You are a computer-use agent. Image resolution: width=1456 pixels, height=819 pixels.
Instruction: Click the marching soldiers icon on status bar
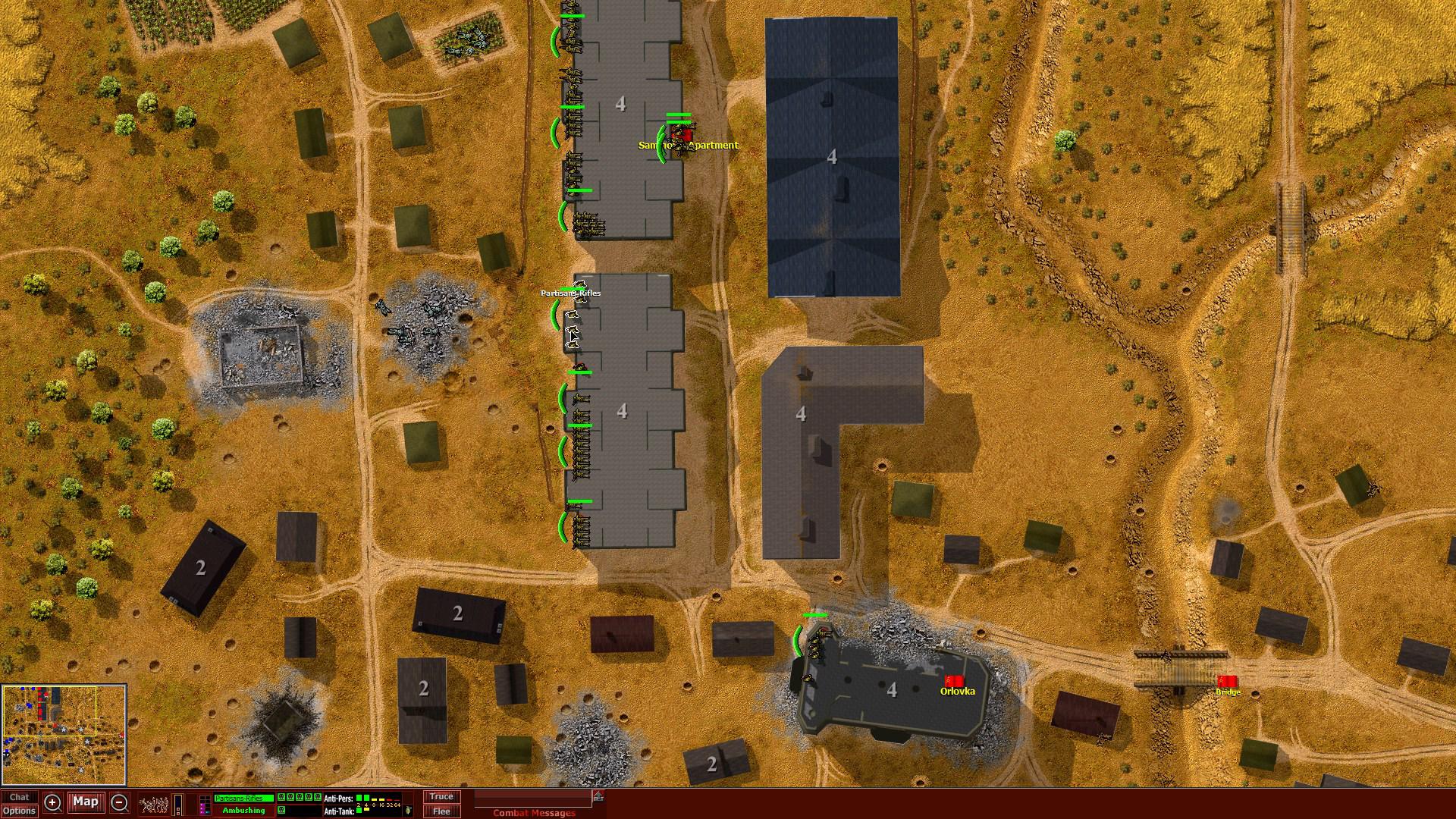(x=154, y=802)
